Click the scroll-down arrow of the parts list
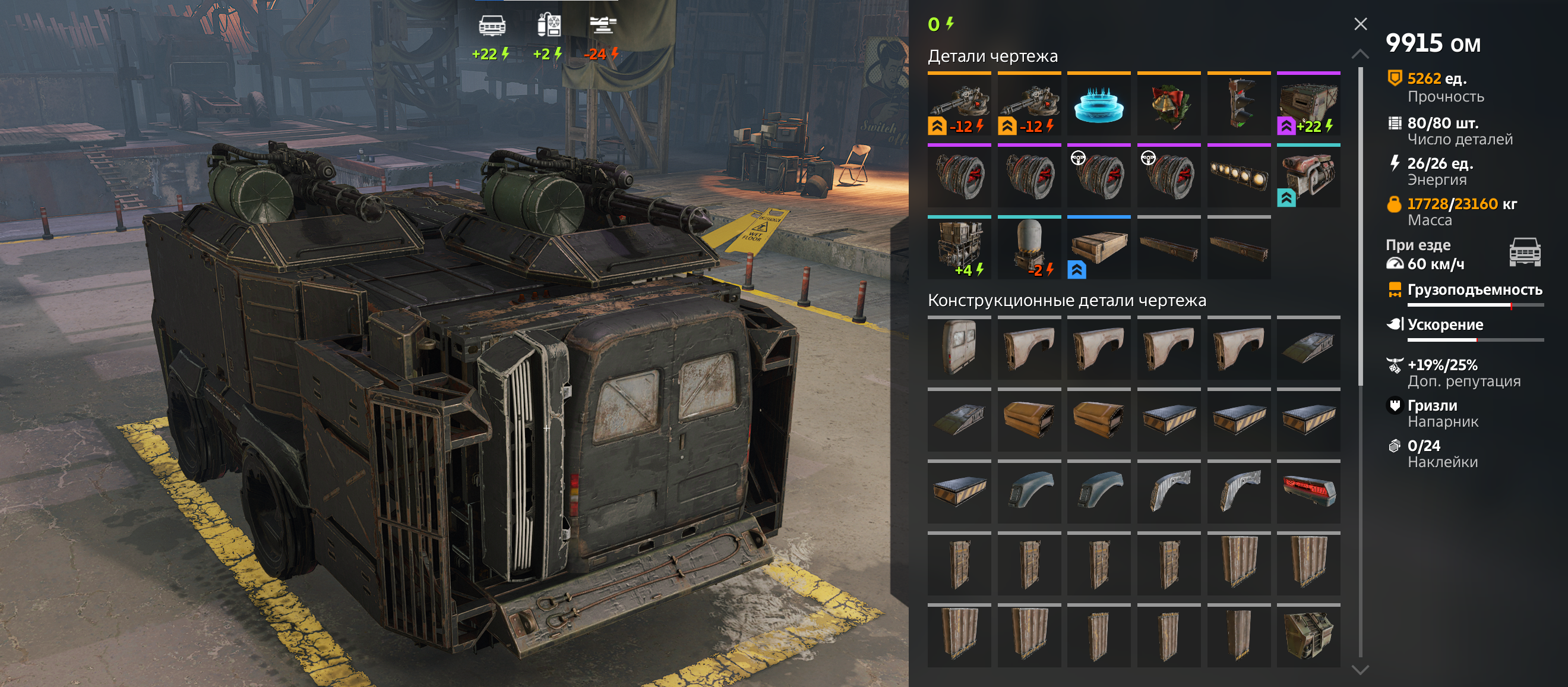 1360,670
